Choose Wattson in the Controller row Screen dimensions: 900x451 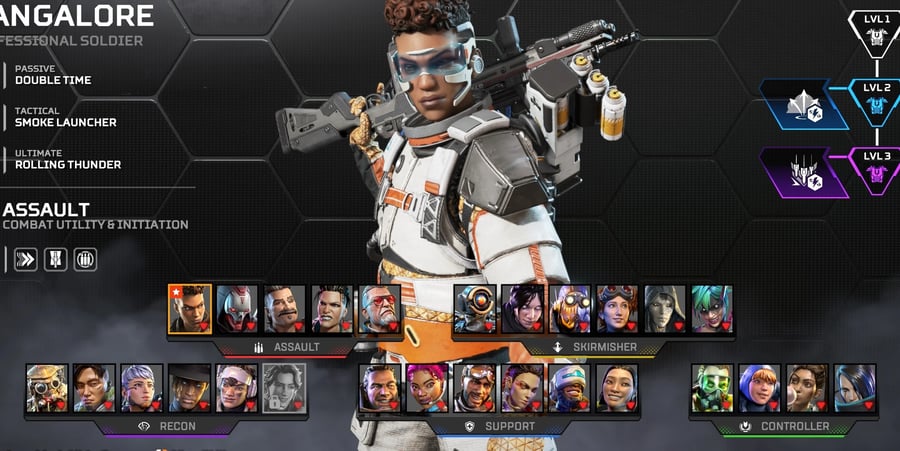pos(759,388)
